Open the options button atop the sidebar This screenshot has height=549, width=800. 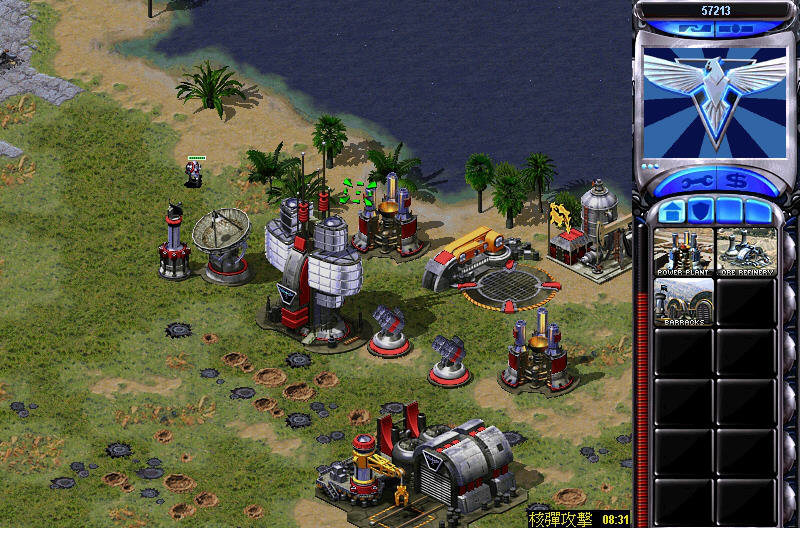(737, 30)
